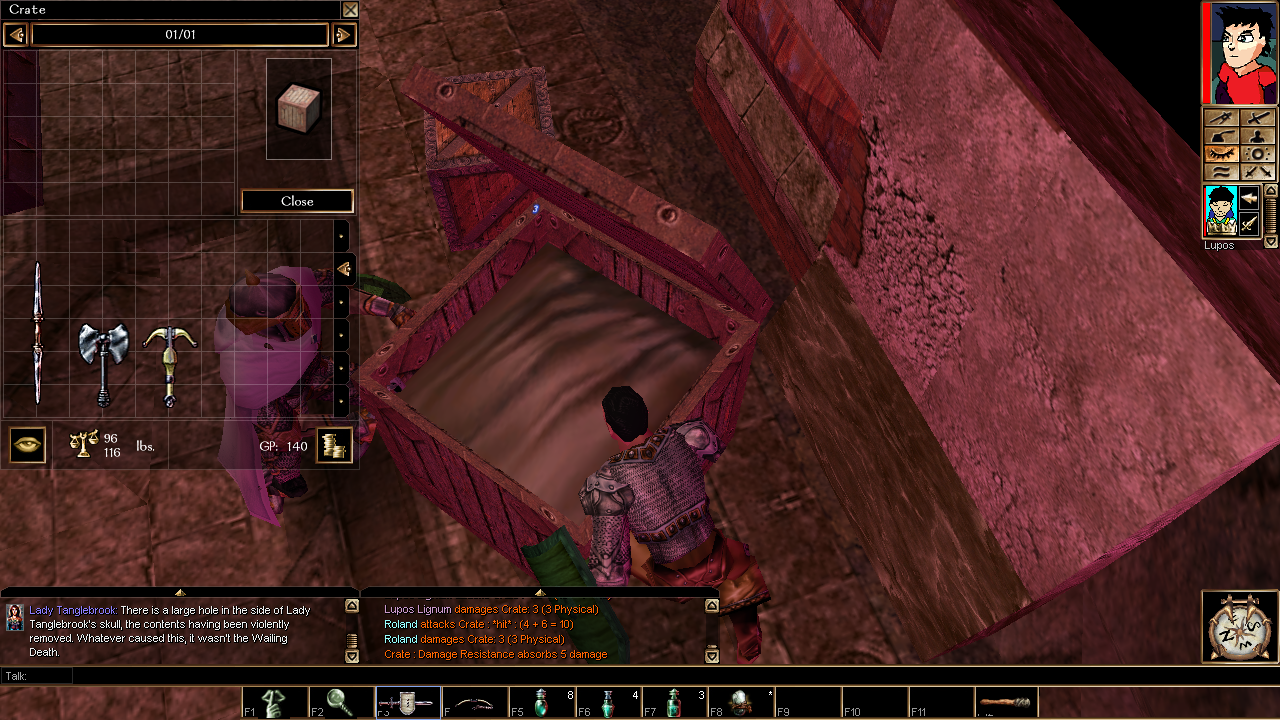Image resolution: width=1280 pixels, height=720 pixels.
Task: Activate the F1 stealth gesture quickslot
Action: coord(274,703)
